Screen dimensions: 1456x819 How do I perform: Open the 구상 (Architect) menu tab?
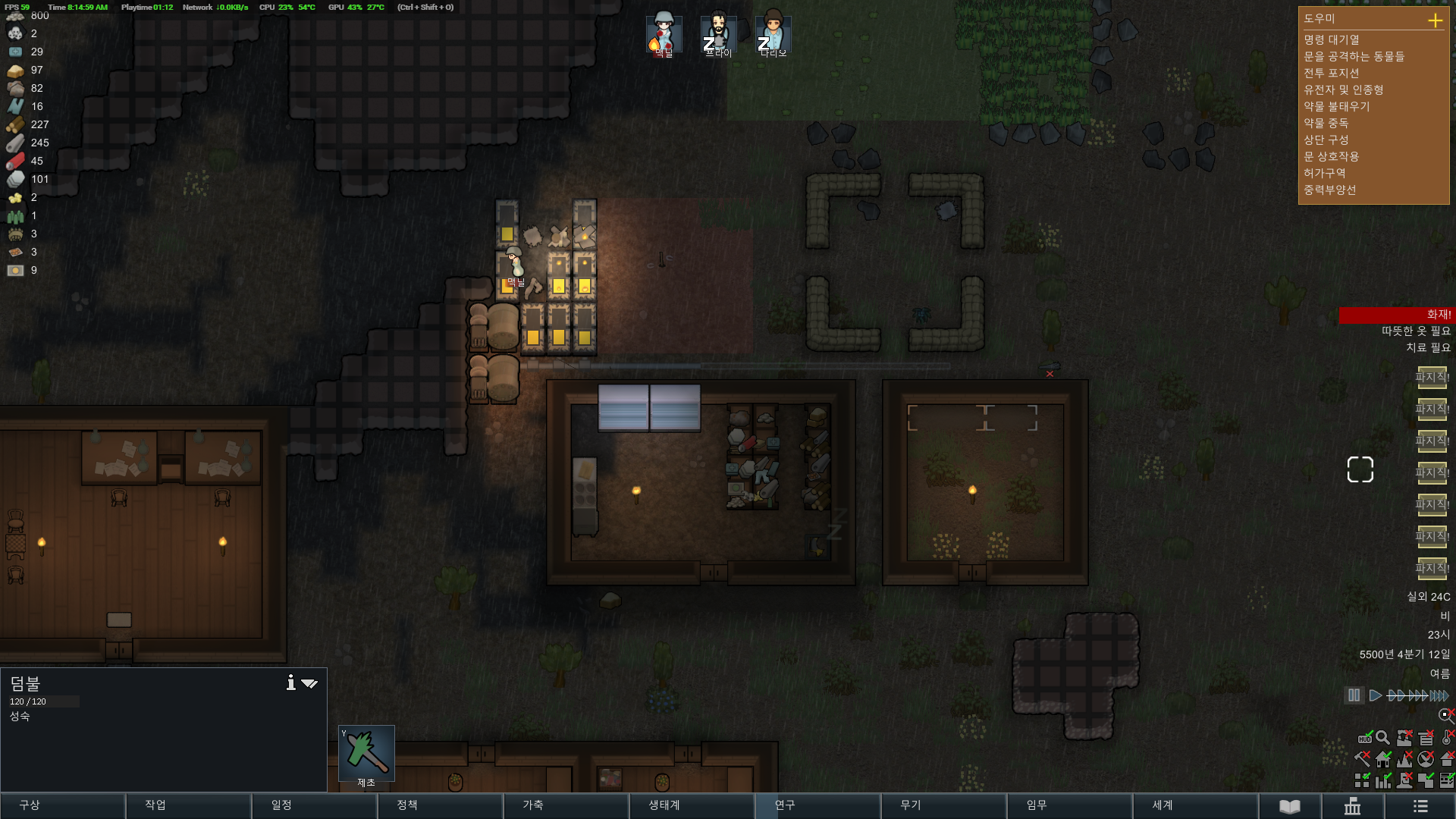[x=62, y=805]
